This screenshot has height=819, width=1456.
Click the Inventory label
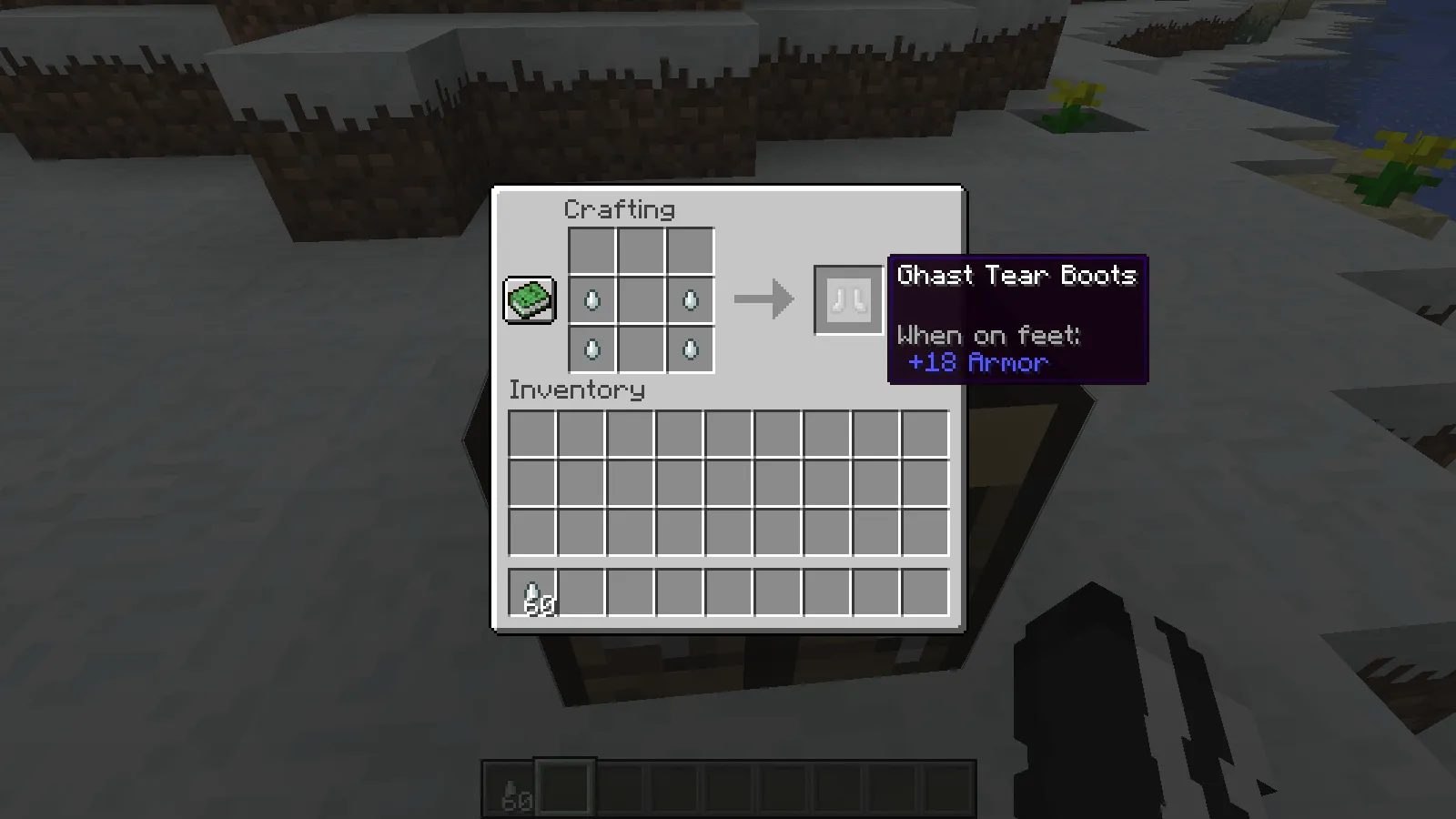tap(577, 390)
